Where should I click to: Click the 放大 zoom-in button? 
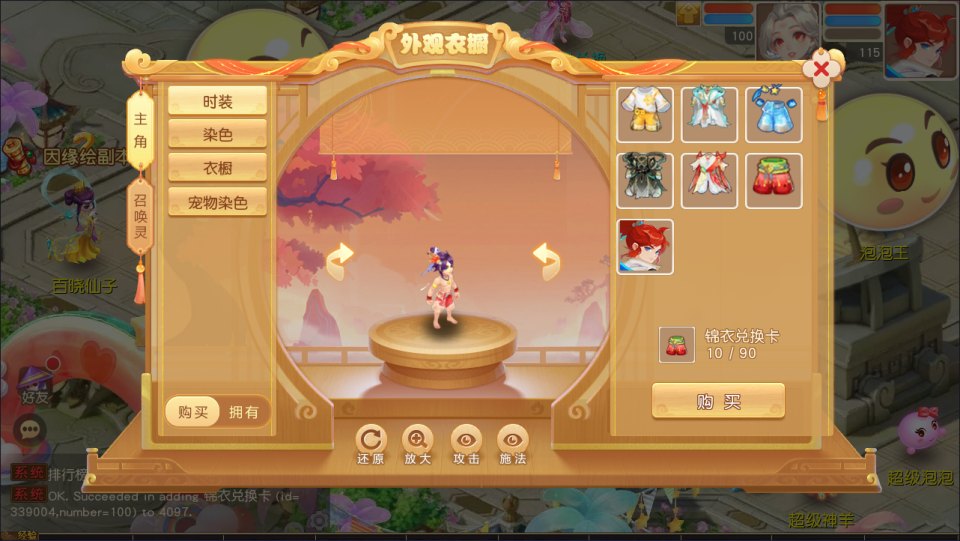(x=418, y=441)
